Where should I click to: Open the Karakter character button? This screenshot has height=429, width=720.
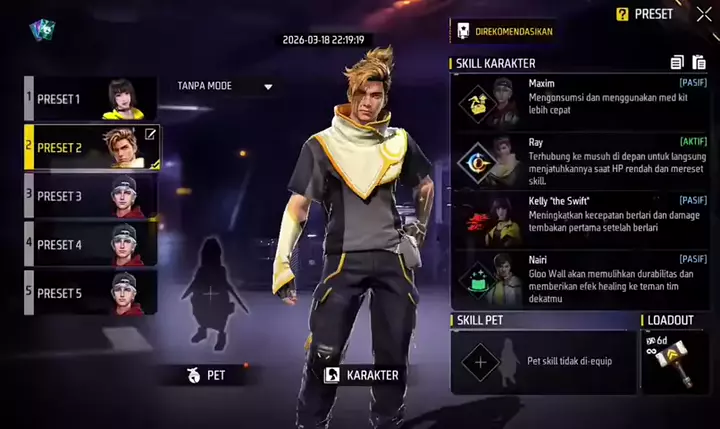(x=362, y=376)
